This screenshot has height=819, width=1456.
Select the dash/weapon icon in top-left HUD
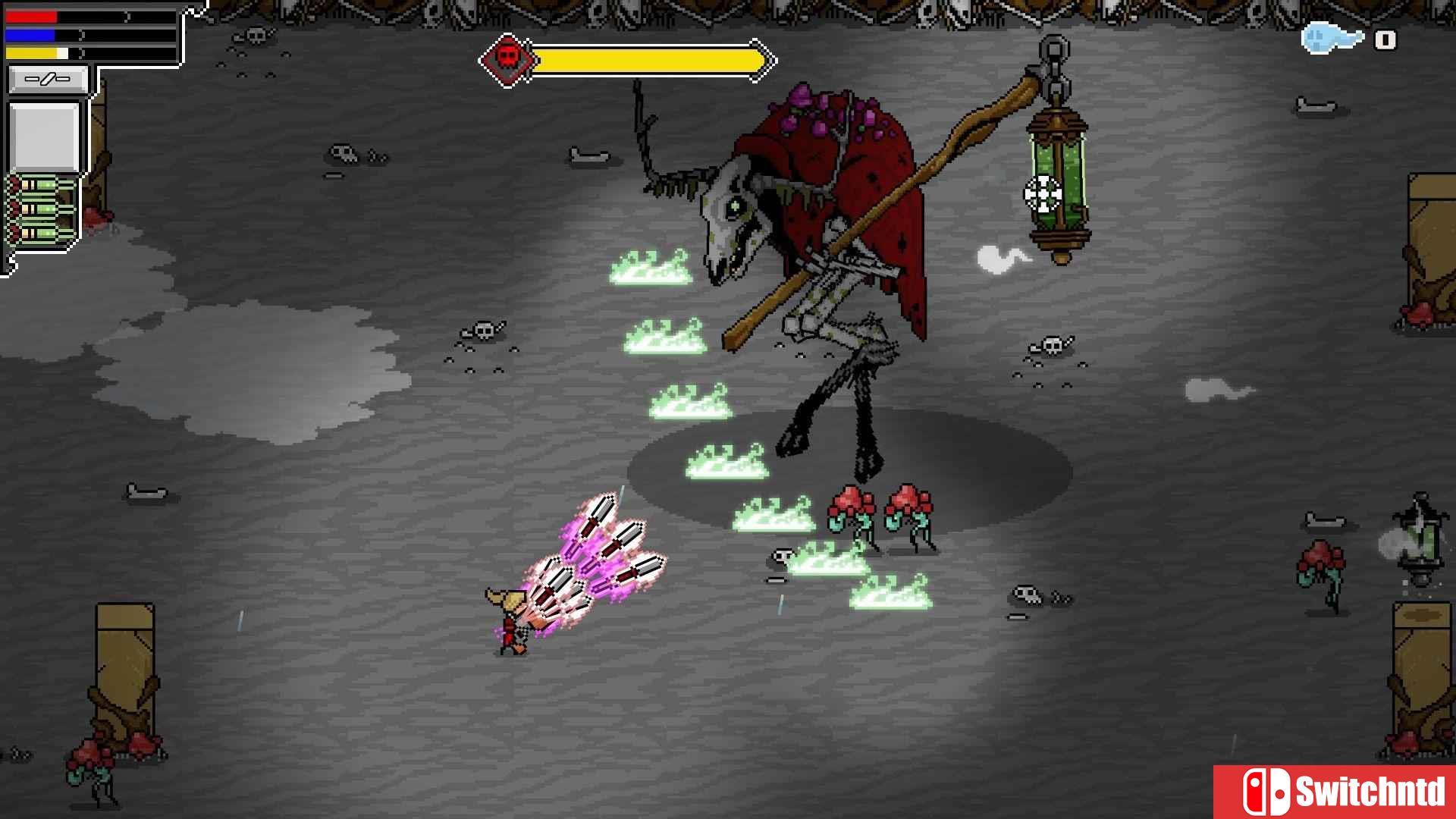[47, 79]
